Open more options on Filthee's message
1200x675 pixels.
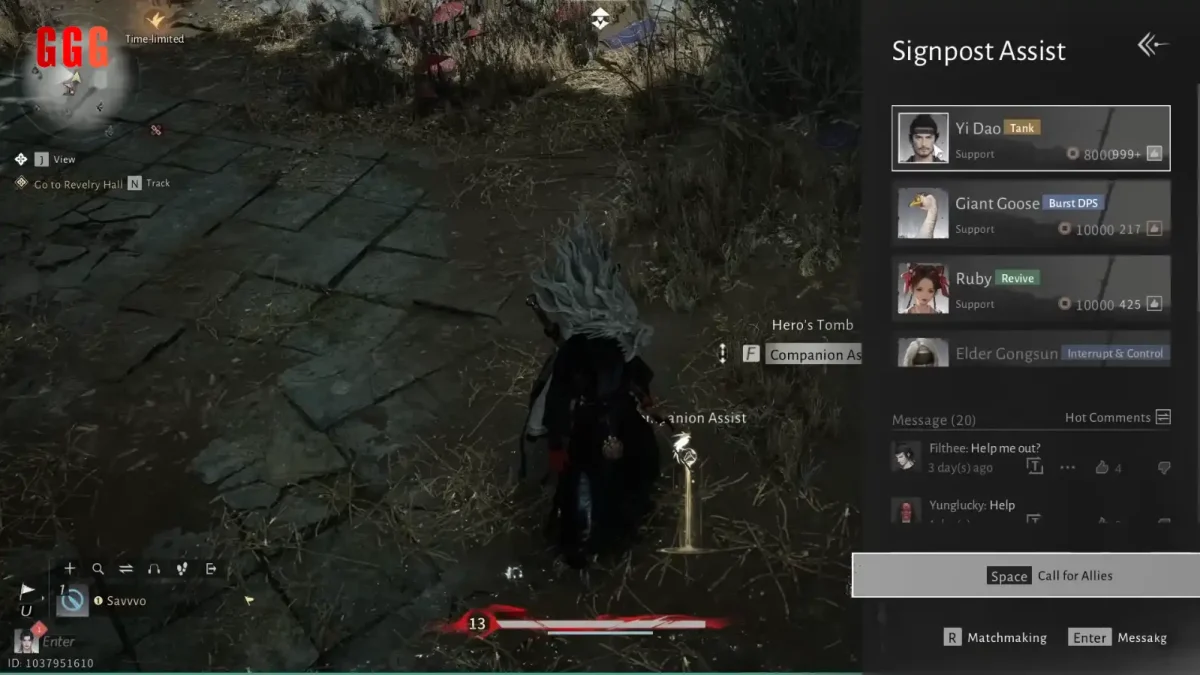click(1067, 467)
